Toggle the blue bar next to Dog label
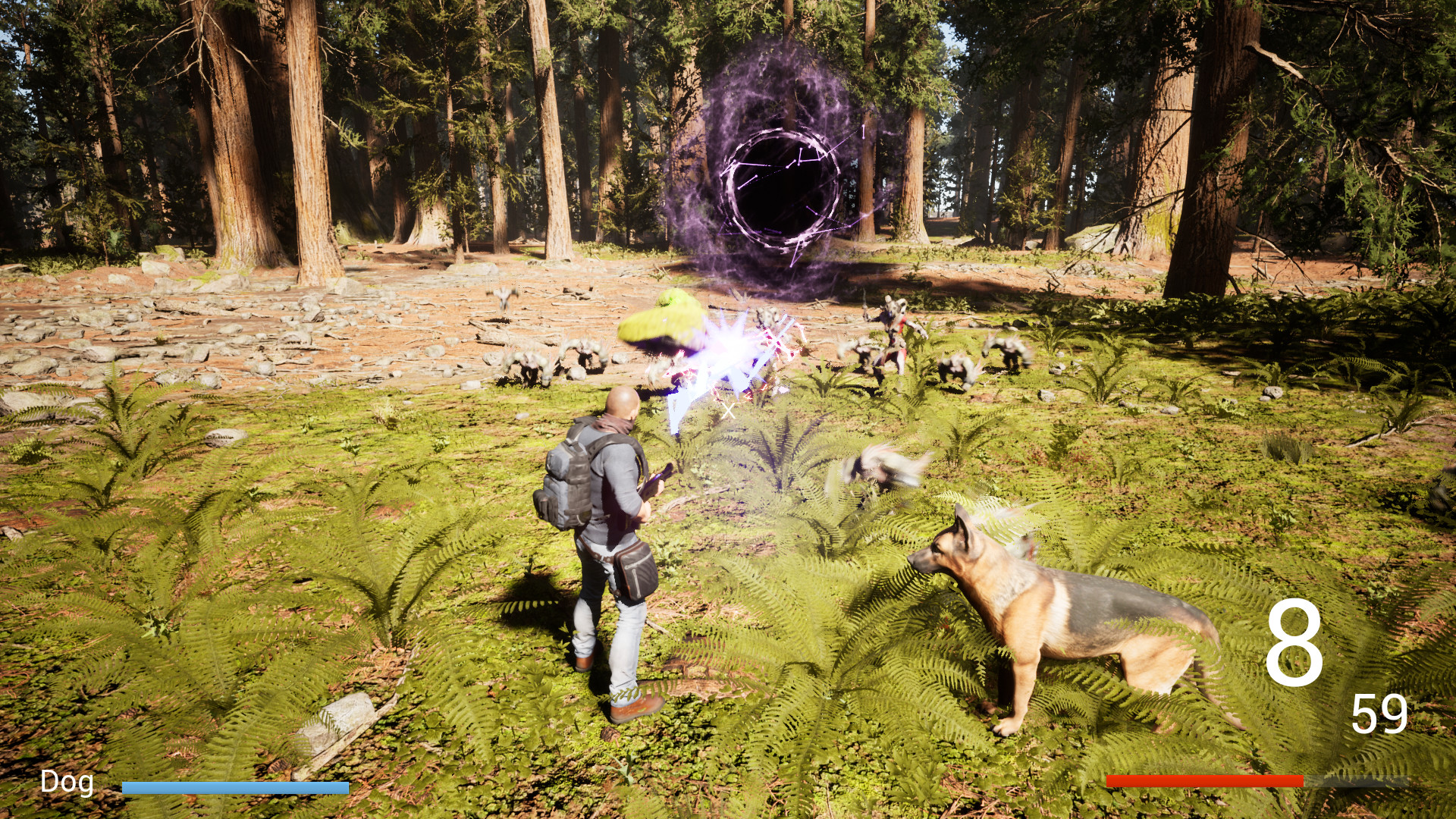 coord(235,787)
